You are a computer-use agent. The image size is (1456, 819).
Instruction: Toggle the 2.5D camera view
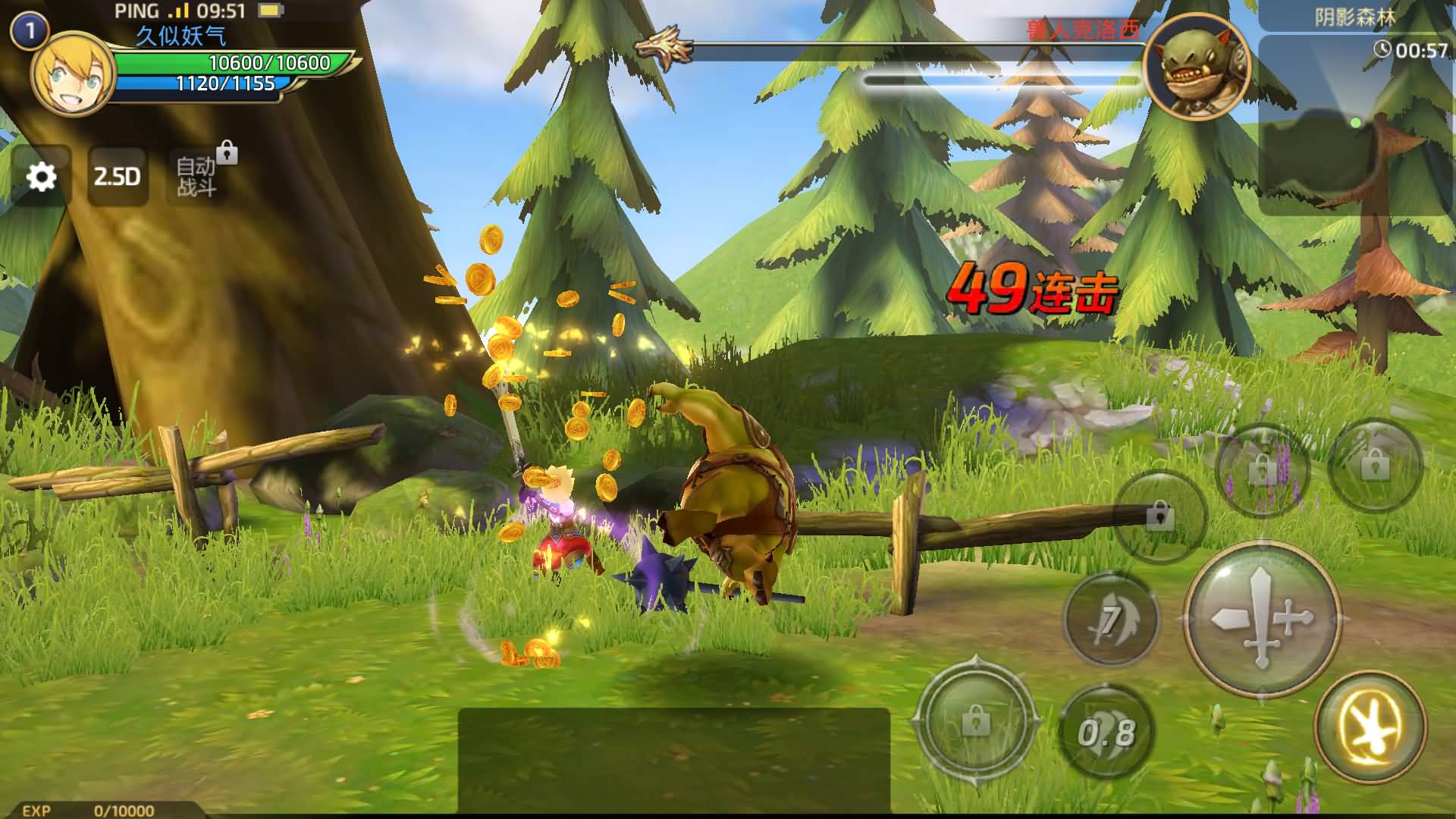[x=118, y=177]
